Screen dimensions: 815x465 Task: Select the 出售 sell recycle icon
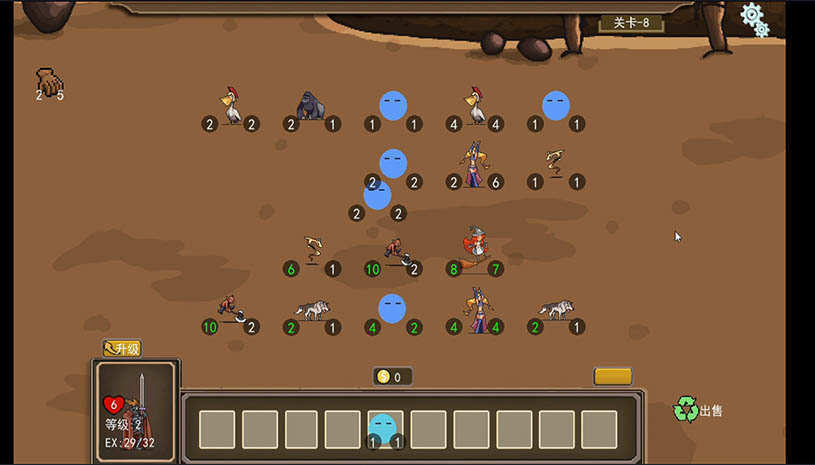pyautogui.click(x=687, y=408)
